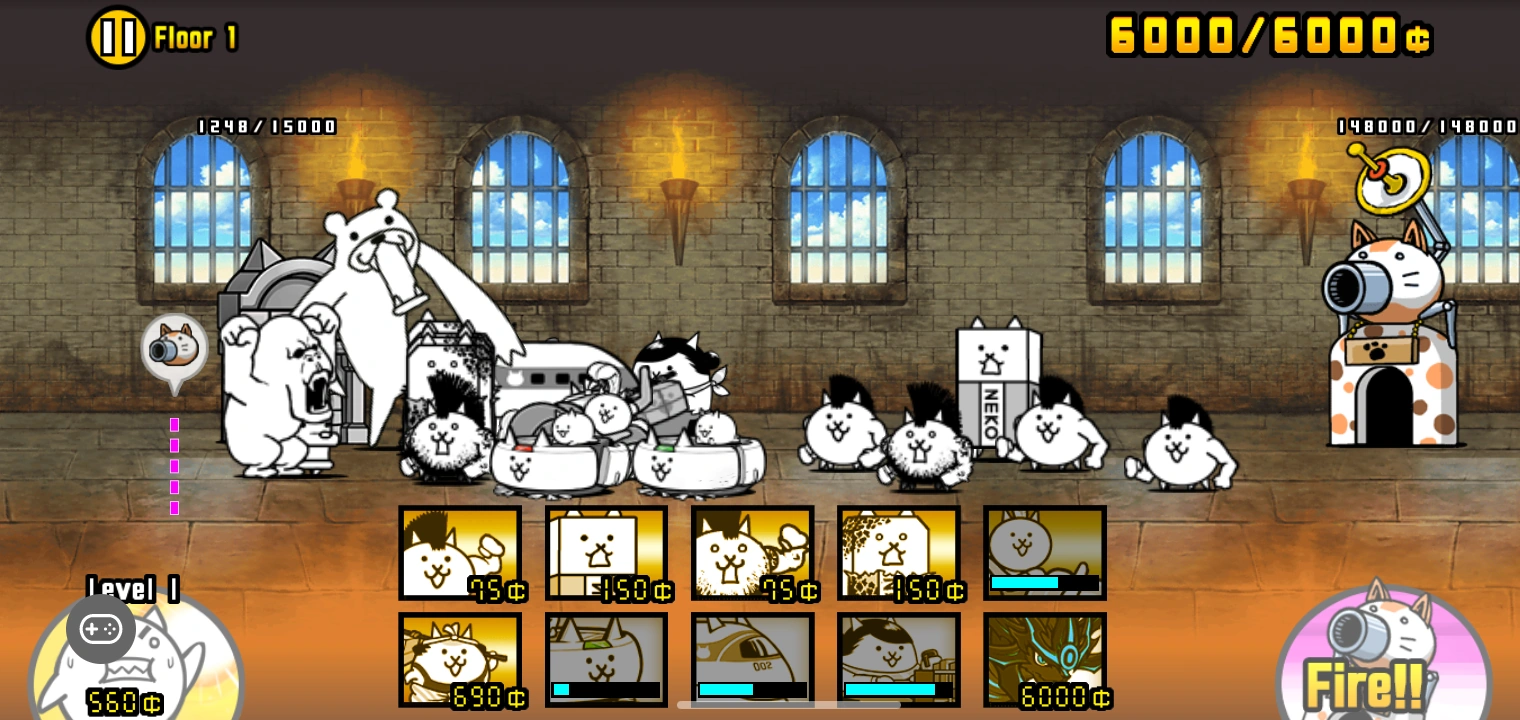Select the recharging astronaut cat card
Image resolution: width=1520 pixels, height=720 pixels.
(x=899, y=660)
